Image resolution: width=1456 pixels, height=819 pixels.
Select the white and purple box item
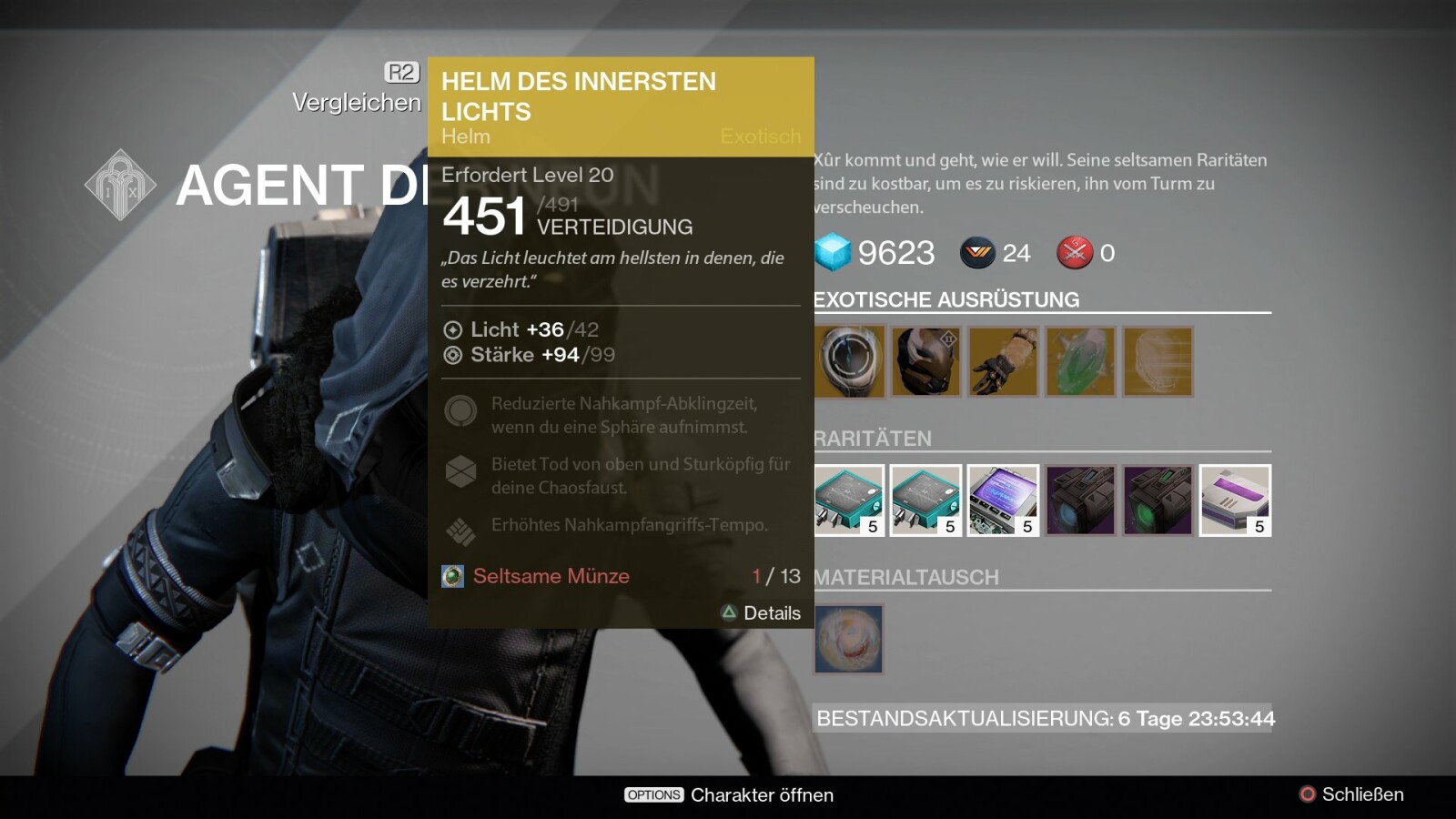pyautogui.click(x=1235, y=500)
